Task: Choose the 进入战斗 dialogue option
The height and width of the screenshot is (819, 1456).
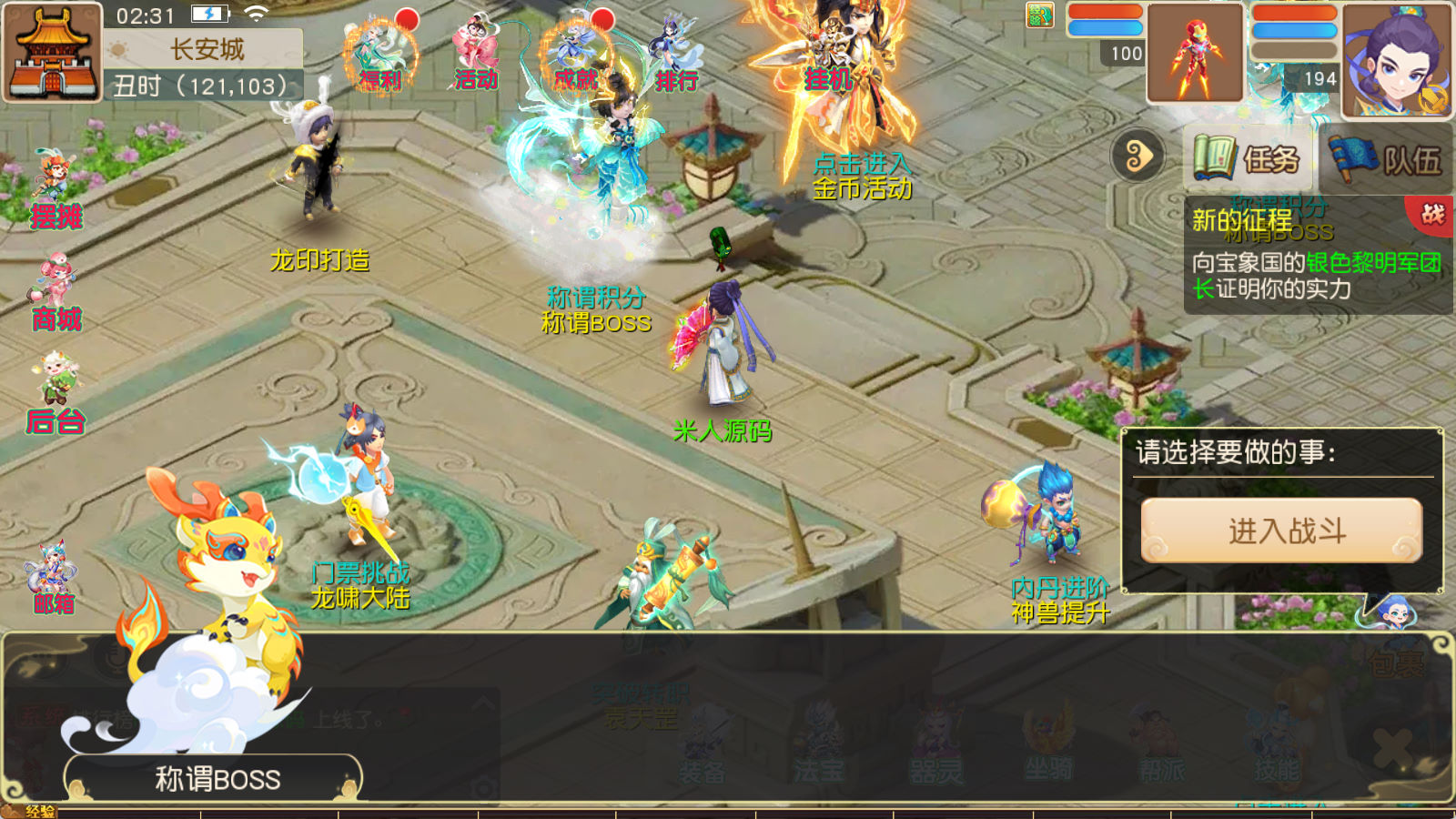Action: click(x=1281, y=531)
